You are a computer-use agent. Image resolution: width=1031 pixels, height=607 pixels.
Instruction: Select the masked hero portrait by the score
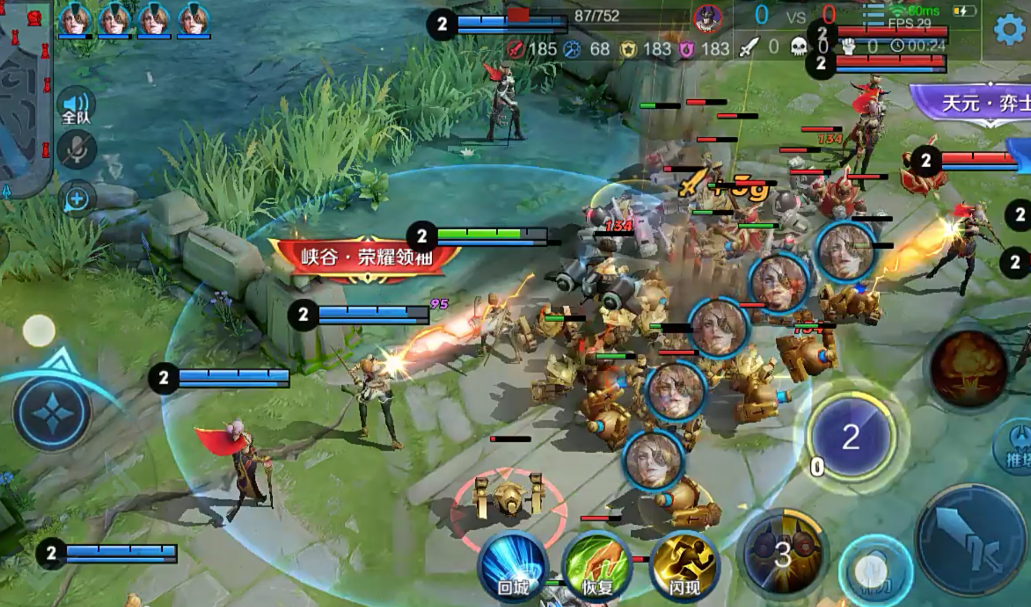(x=708, y=18)
